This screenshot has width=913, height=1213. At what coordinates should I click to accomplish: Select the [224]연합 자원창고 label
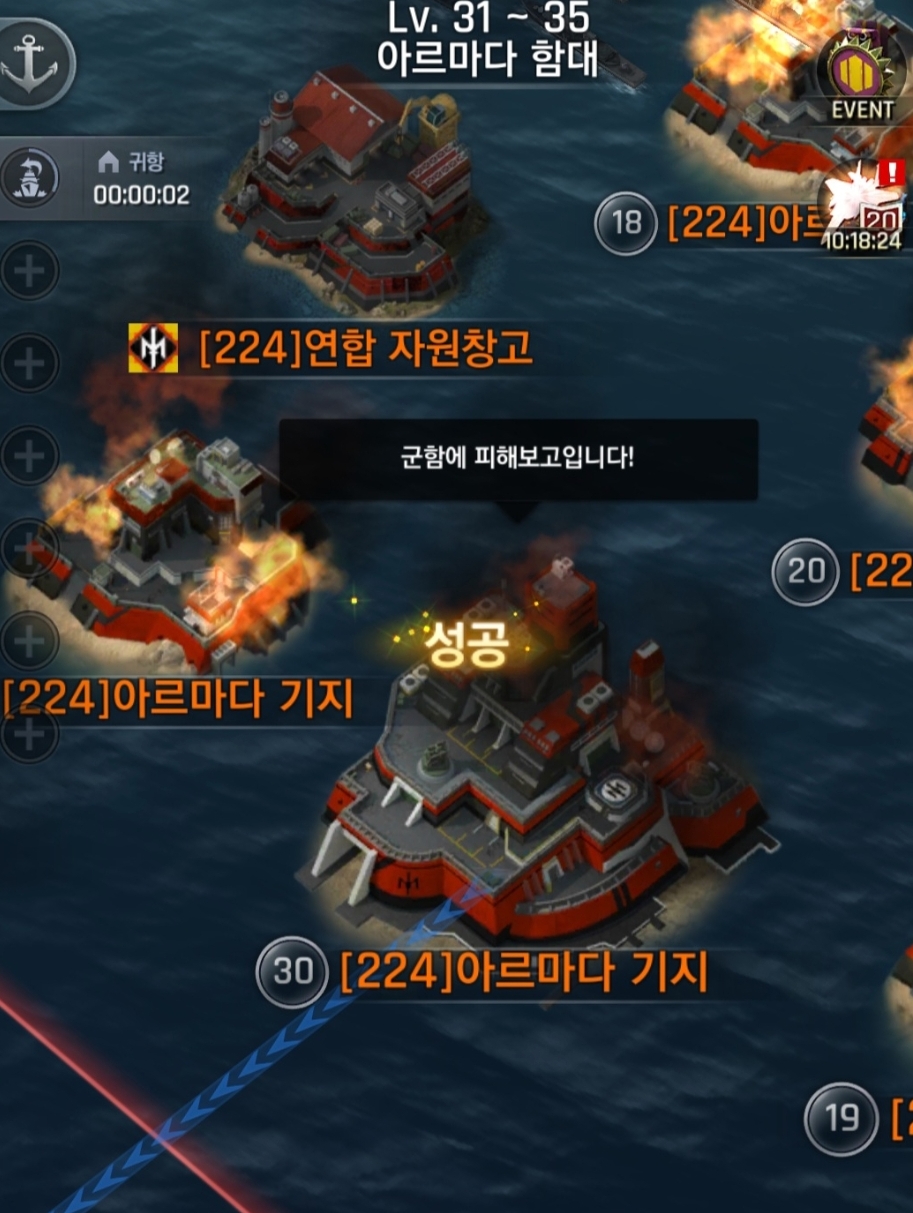[365, 348]
